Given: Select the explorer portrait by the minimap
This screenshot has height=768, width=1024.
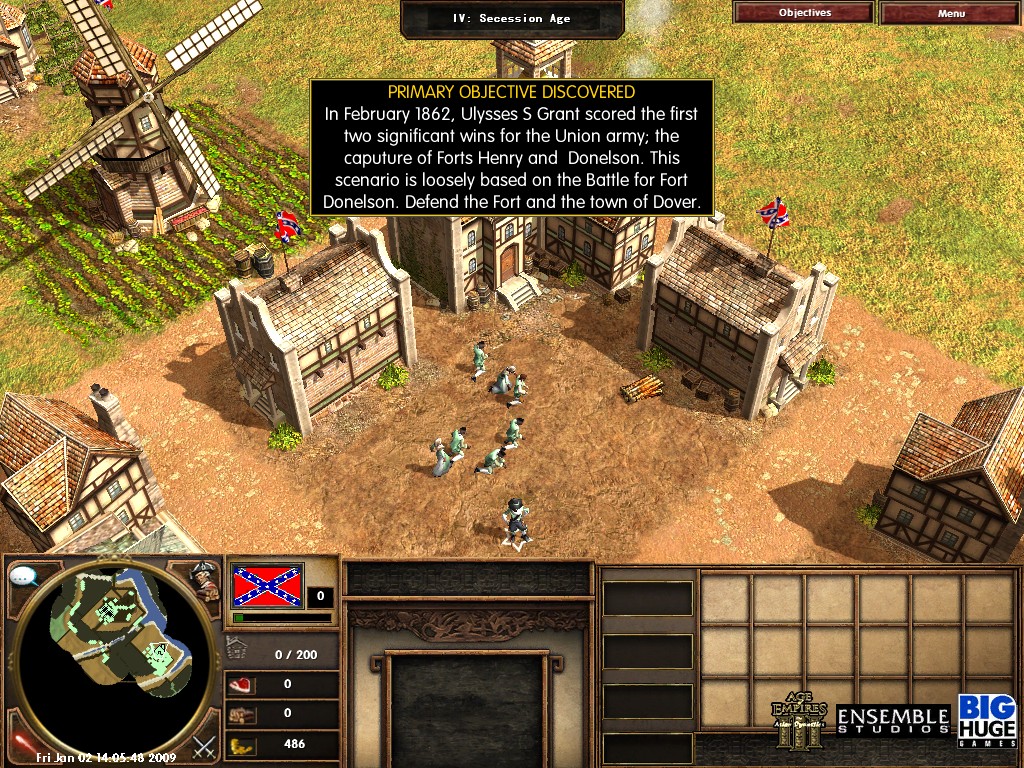Looking at the screenshot, I should (x=205, y=582).
